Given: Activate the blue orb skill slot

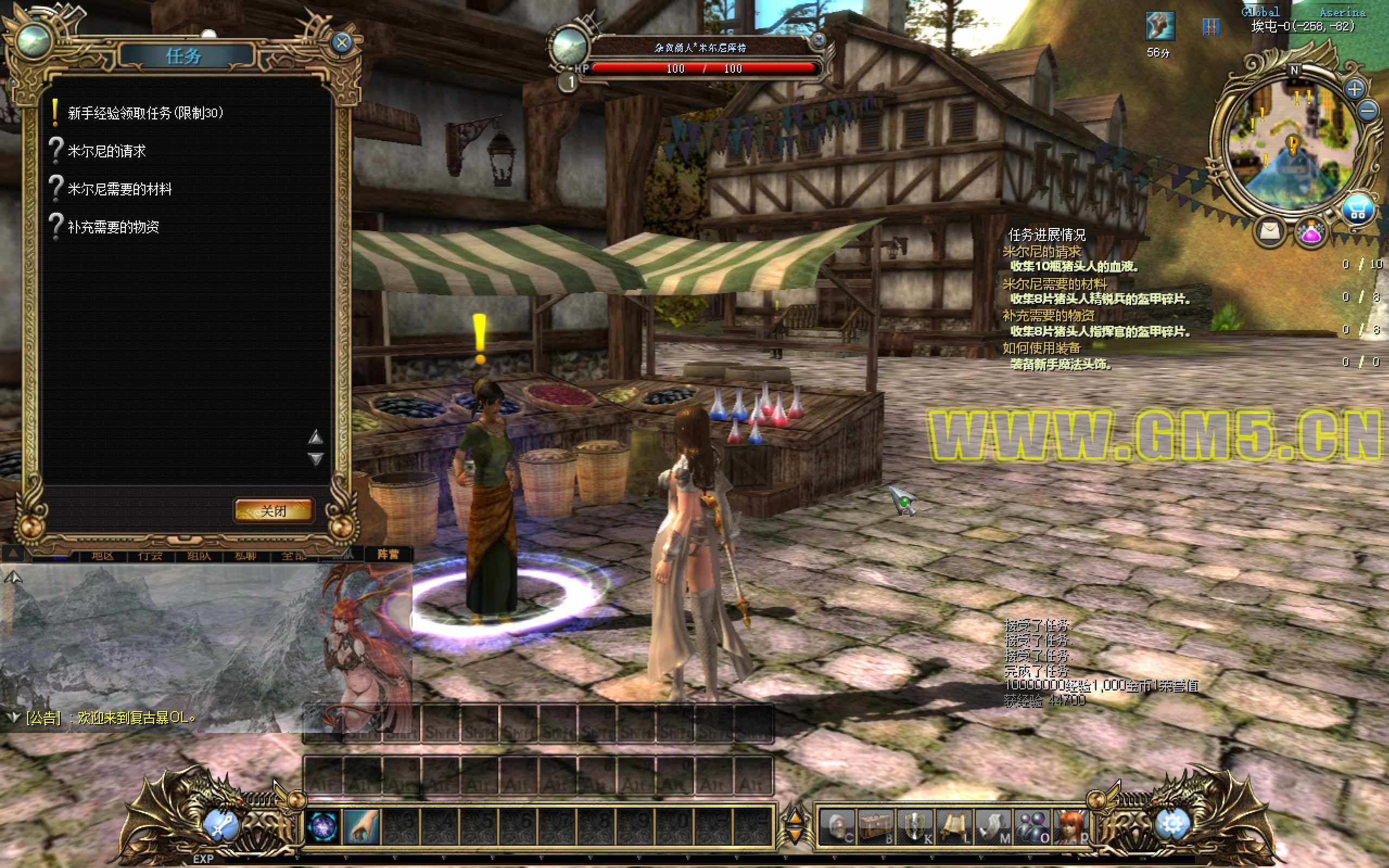Looking at the screenshot, I should [x=322, y=827].
